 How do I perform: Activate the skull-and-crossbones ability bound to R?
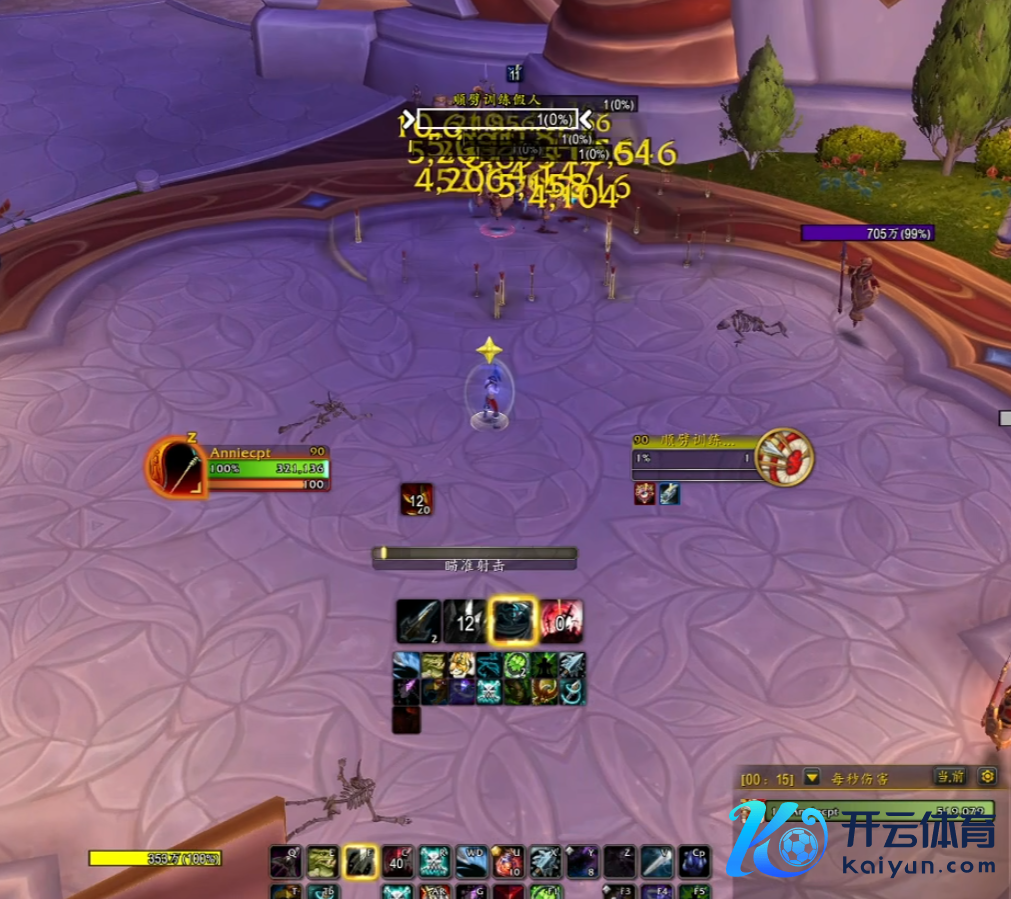tap(433, 861)
